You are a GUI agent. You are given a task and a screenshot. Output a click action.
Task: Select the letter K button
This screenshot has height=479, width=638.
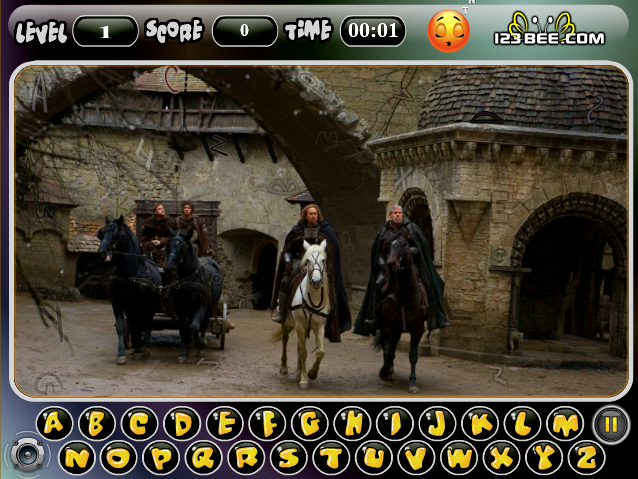click(x=480, y=424)
